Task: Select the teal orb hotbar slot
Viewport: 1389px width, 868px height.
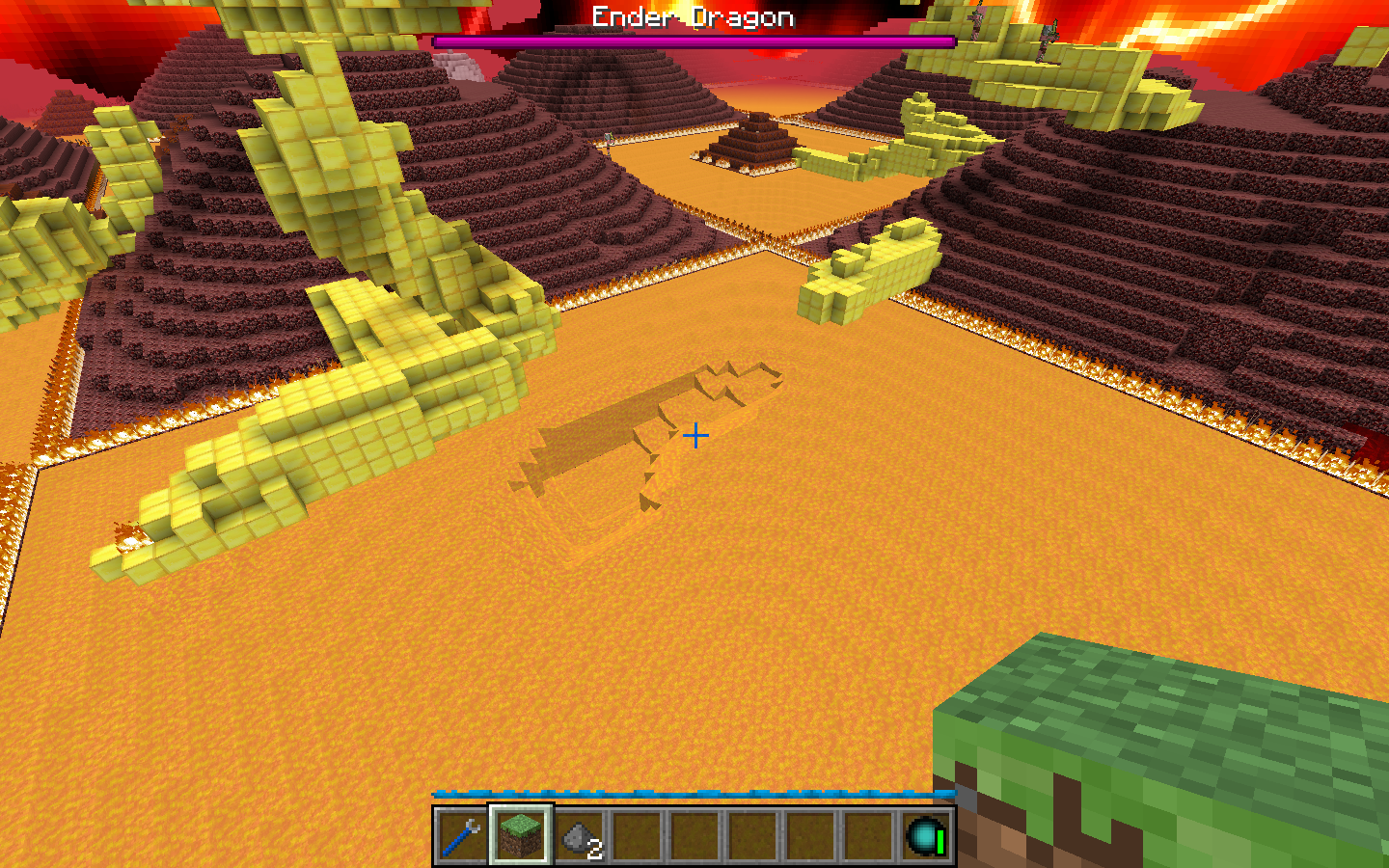Action: coord(925,835)
